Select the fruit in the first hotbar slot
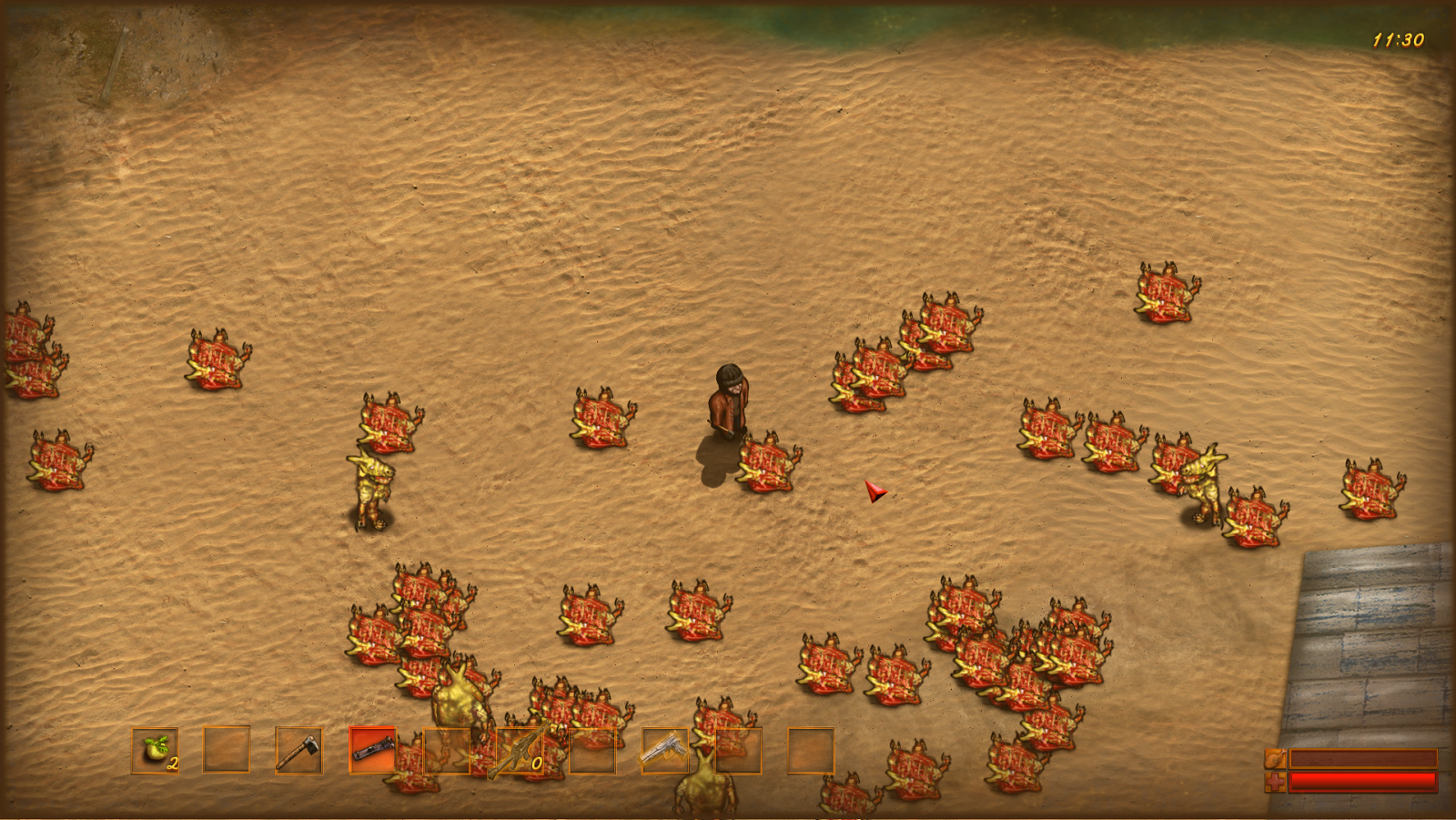This screenshot has width=1456, height=820. click(153, 754)
